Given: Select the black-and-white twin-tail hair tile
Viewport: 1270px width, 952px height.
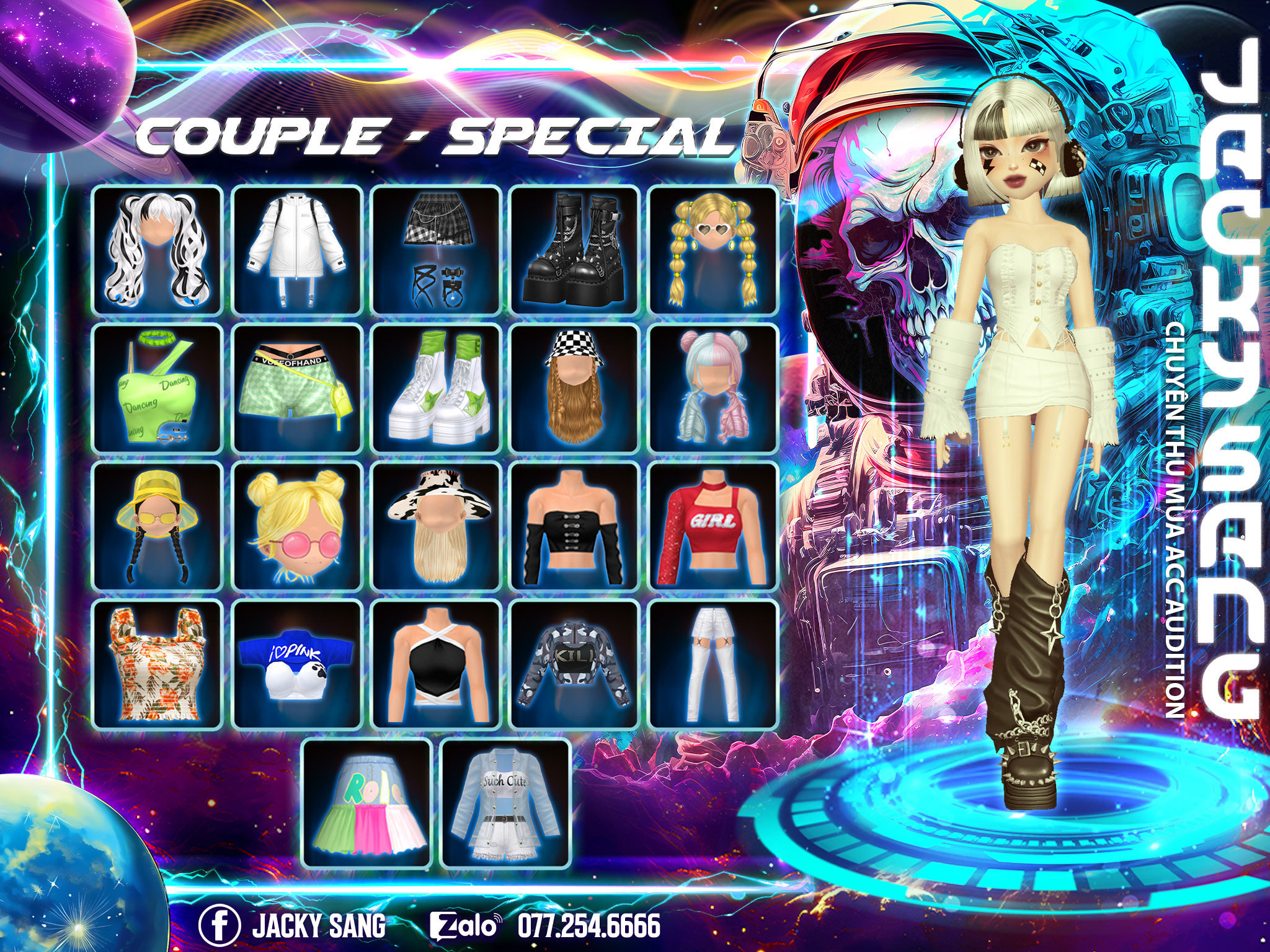Looking at the screenshot, I should (158, 250).
